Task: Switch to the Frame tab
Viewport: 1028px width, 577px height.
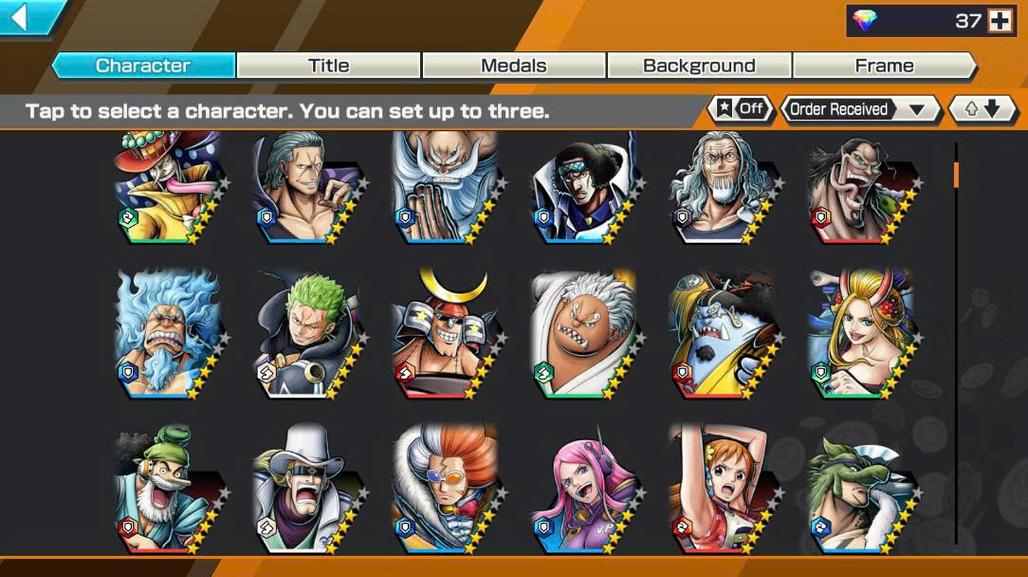Action: (884, 66)
